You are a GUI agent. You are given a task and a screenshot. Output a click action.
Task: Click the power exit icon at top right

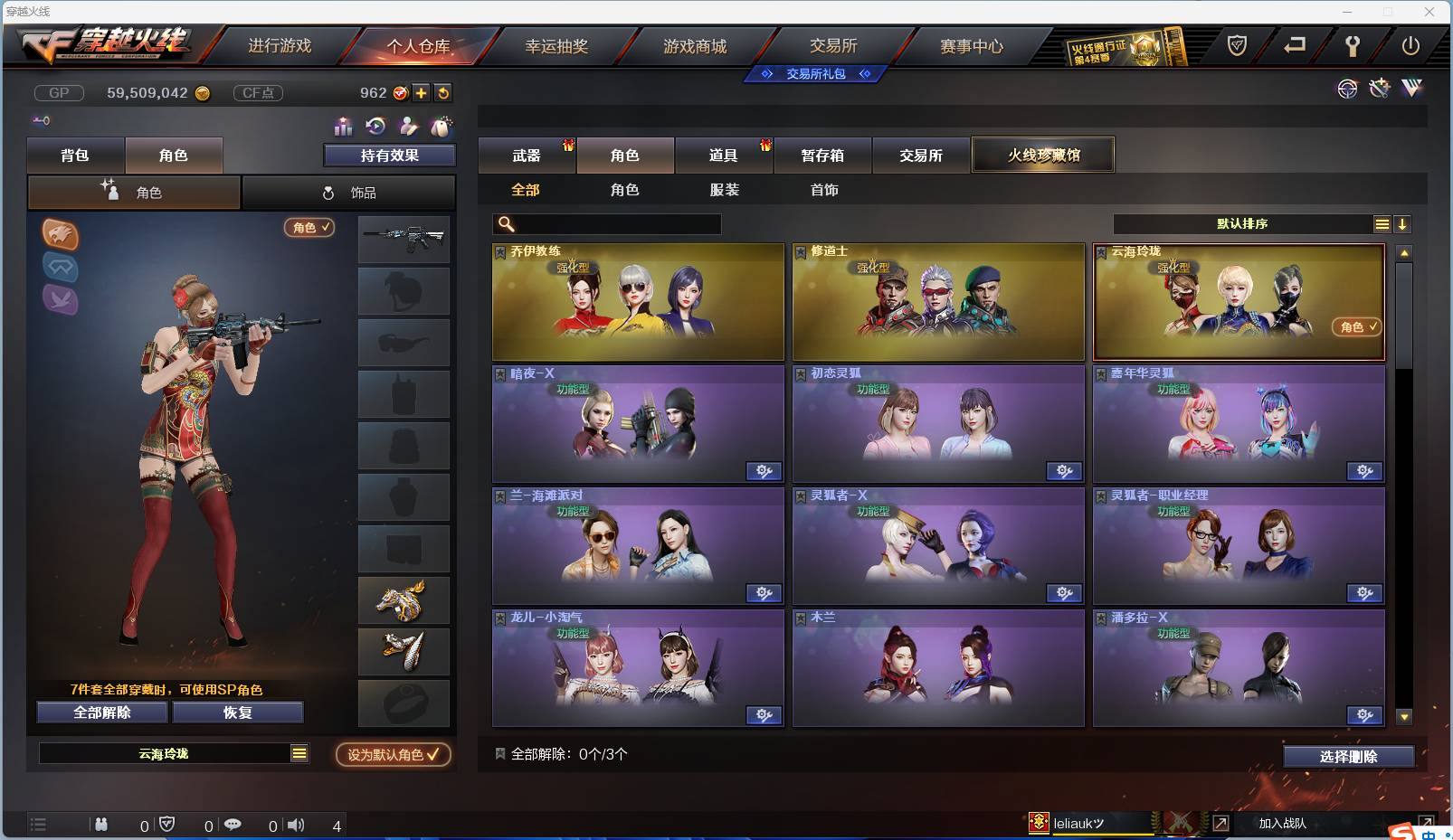coord(1410,45)
